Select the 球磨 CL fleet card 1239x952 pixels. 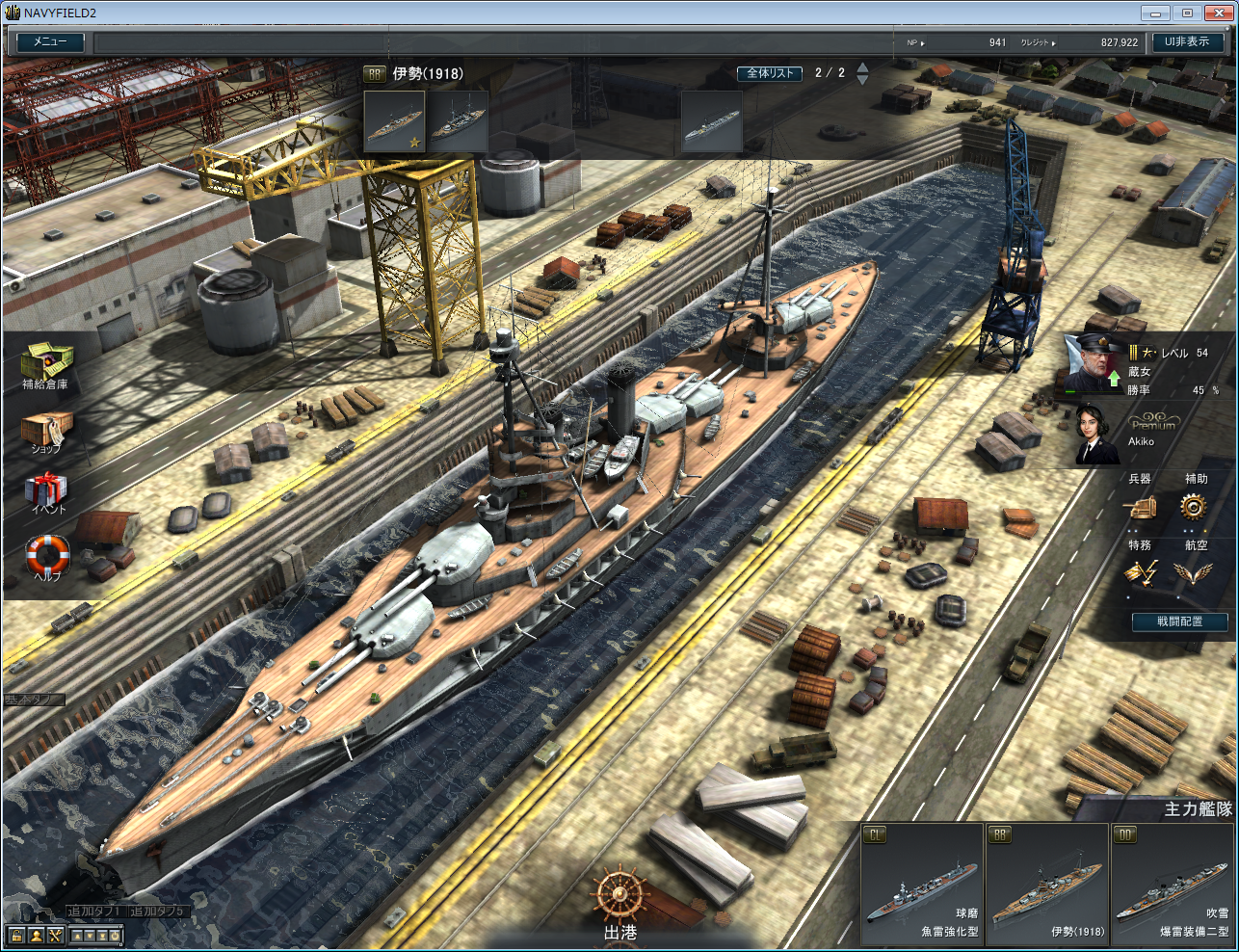(x=922, y=885)
